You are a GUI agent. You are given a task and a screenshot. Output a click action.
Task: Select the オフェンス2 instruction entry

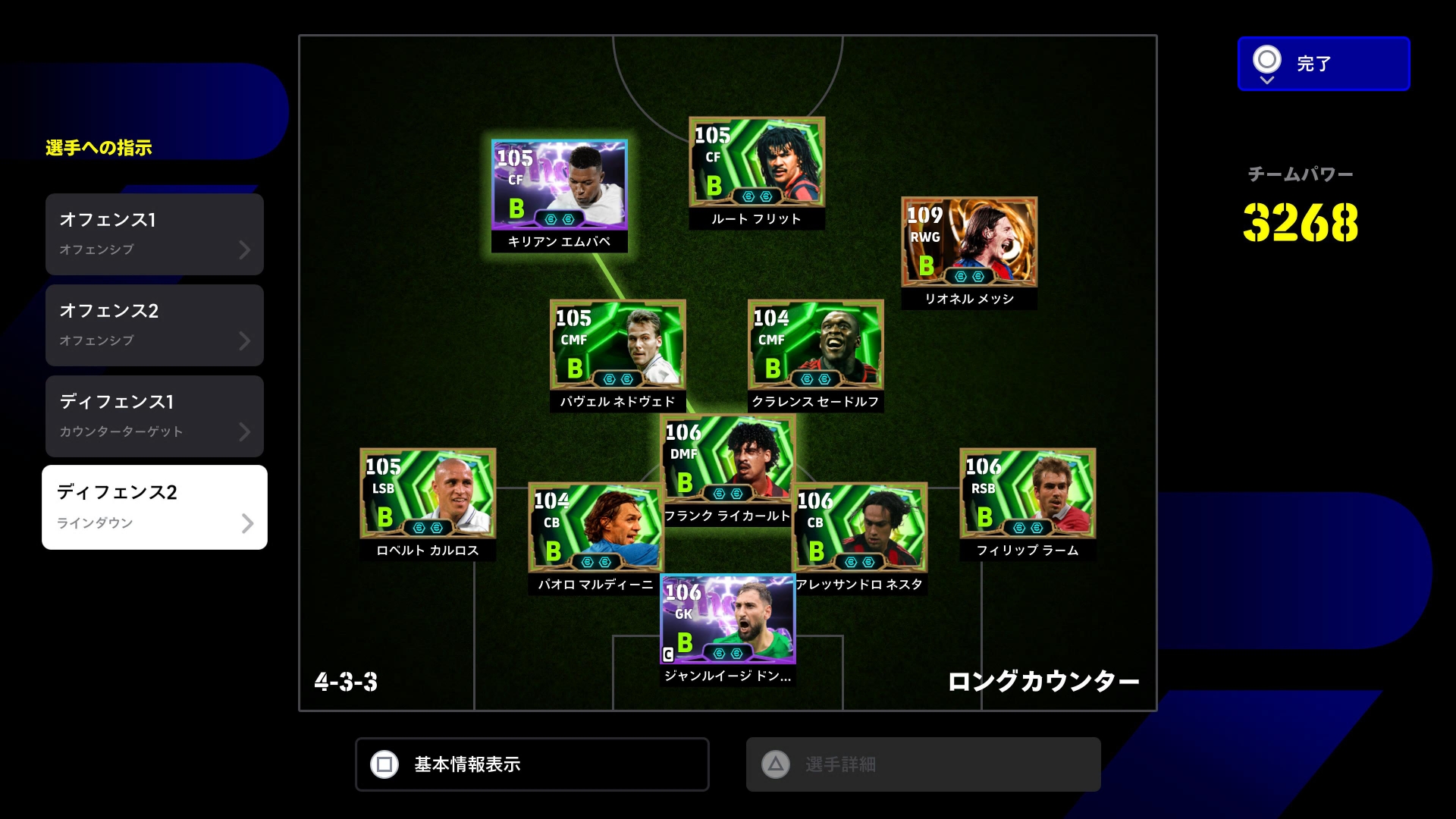155,325
